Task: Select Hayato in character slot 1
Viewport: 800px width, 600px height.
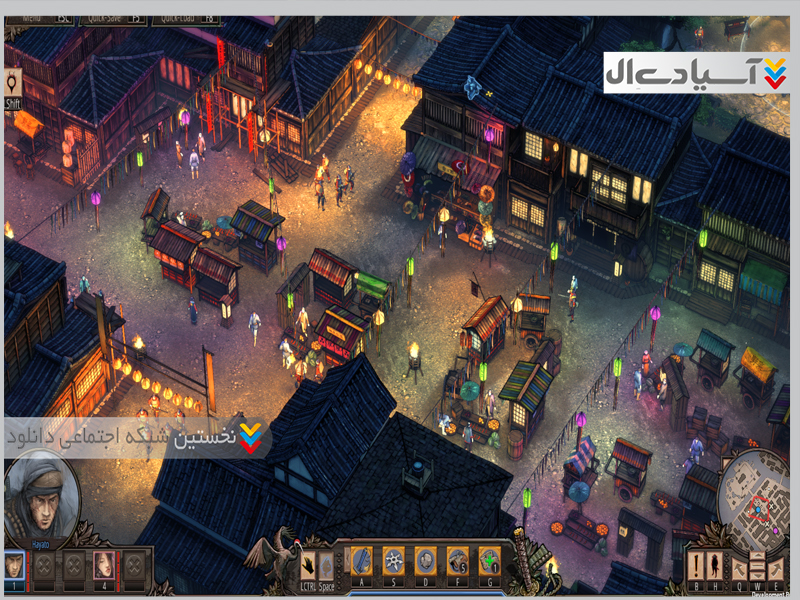Action: (14, 565)
